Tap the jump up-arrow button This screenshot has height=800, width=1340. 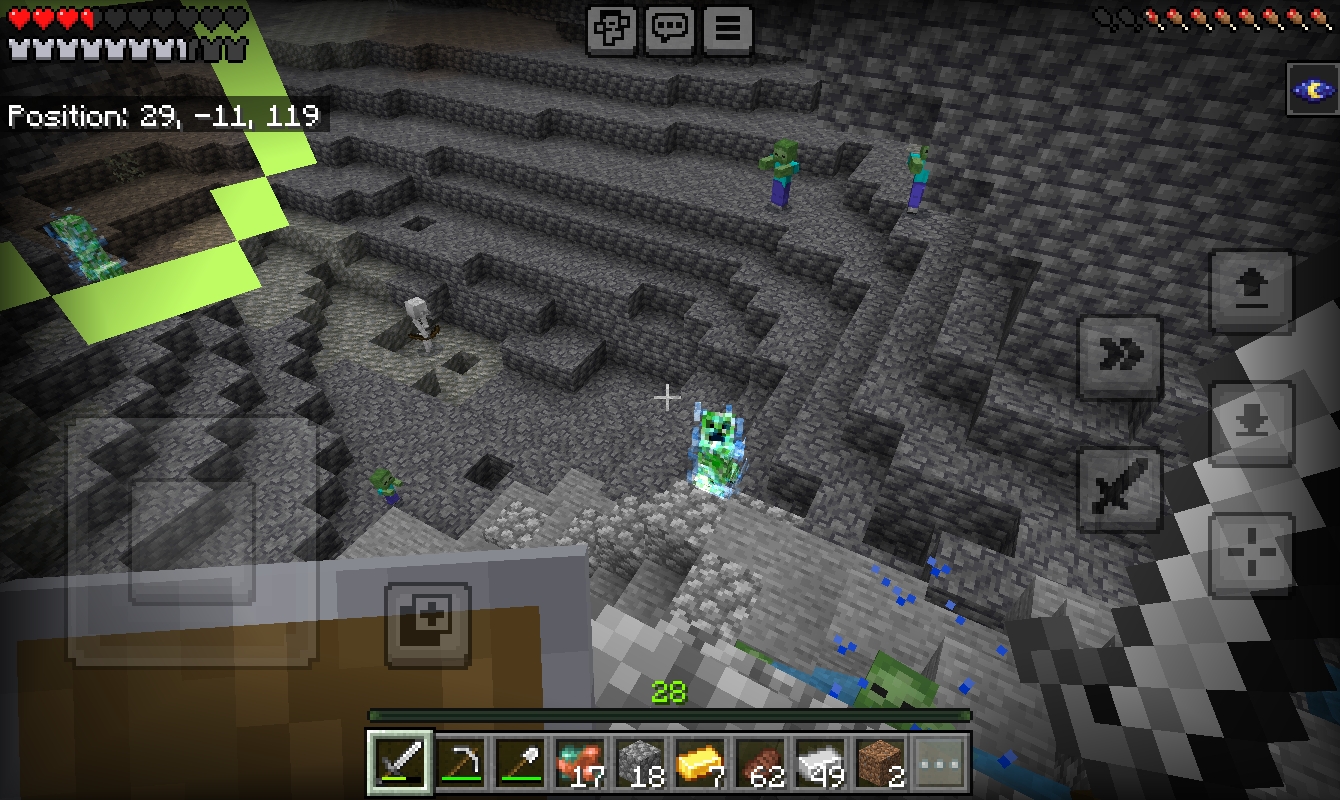point(1251,291)
